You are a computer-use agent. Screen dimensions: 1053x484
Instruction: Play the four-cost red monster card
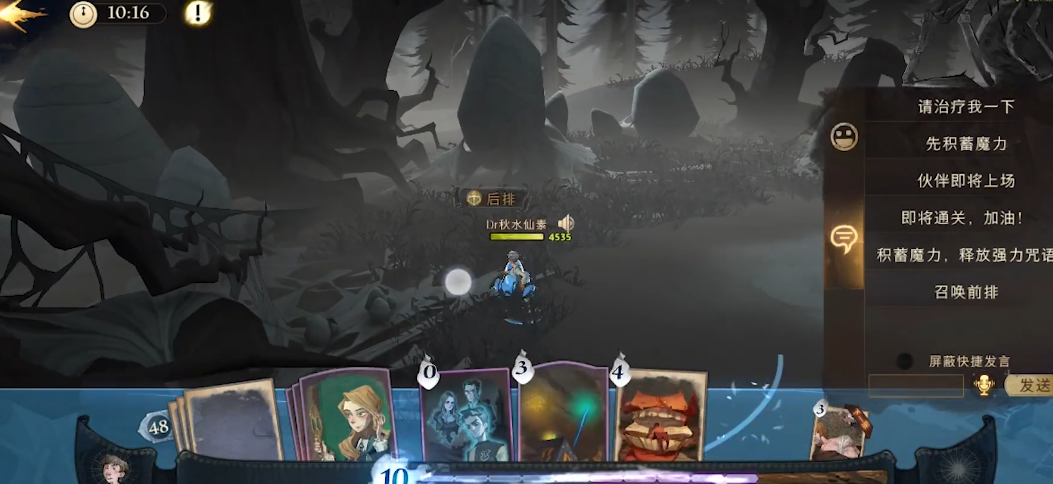pyautogui.click(x=658, y=418)
